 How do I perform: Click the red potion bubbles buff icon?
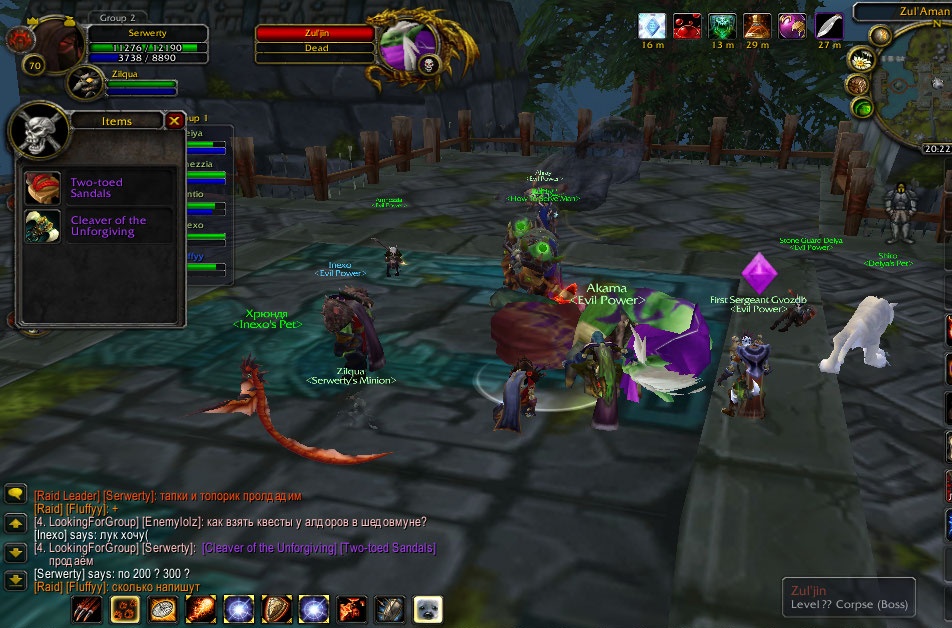tap(687, 26)
